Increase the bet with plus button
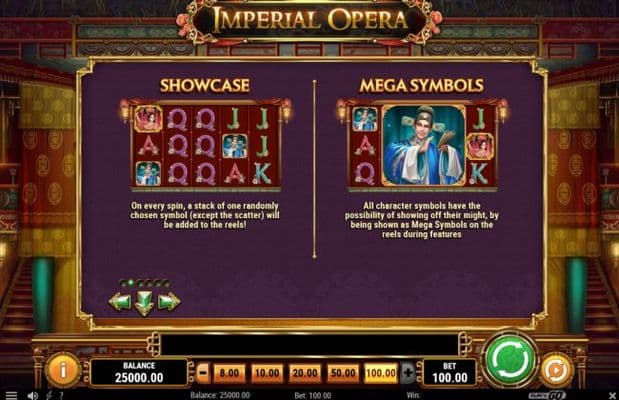 [407, 372]
